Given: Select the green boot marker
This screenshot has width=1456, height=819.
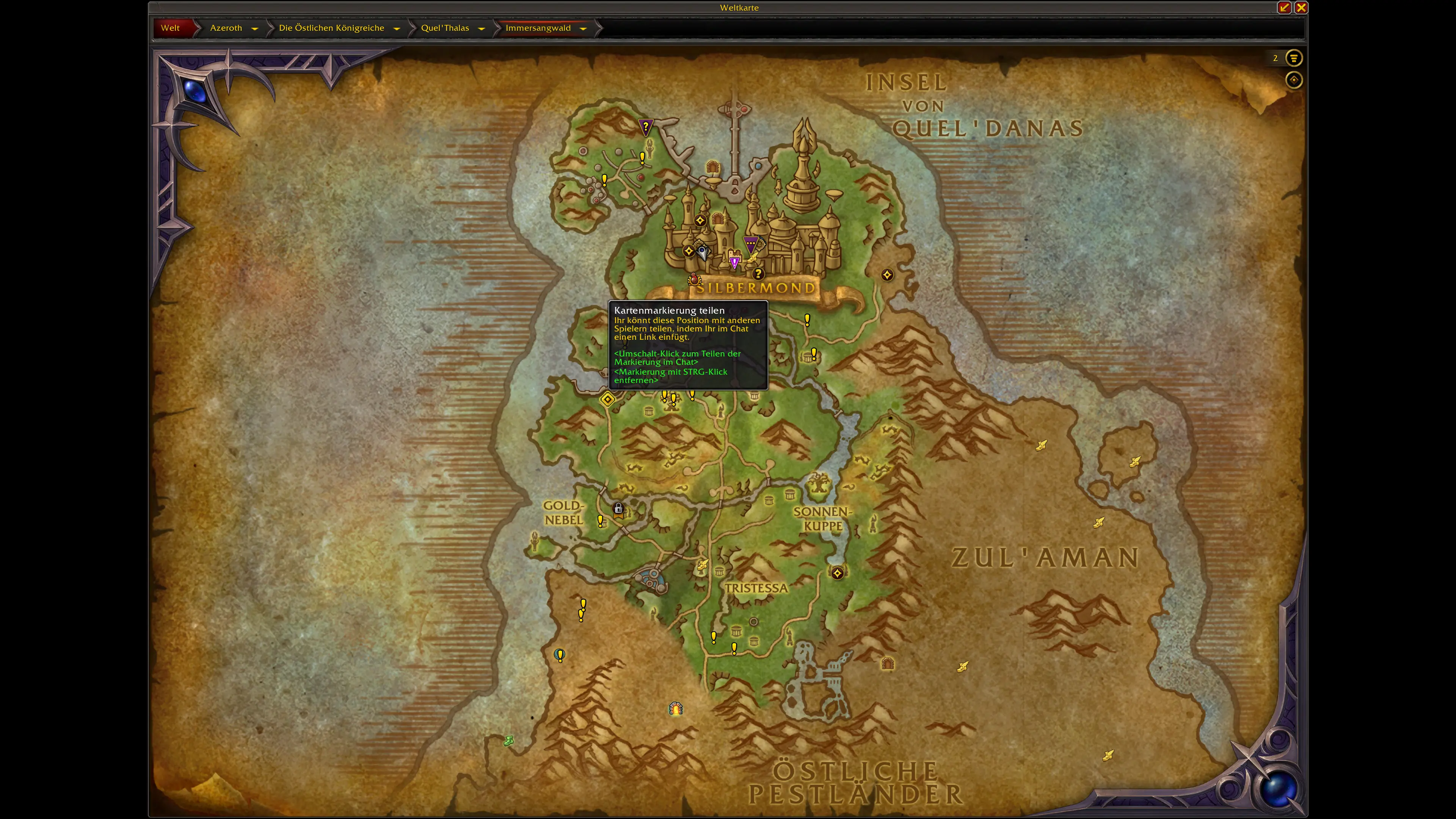Looking at the screenshot, I should (x=508, y=741).
